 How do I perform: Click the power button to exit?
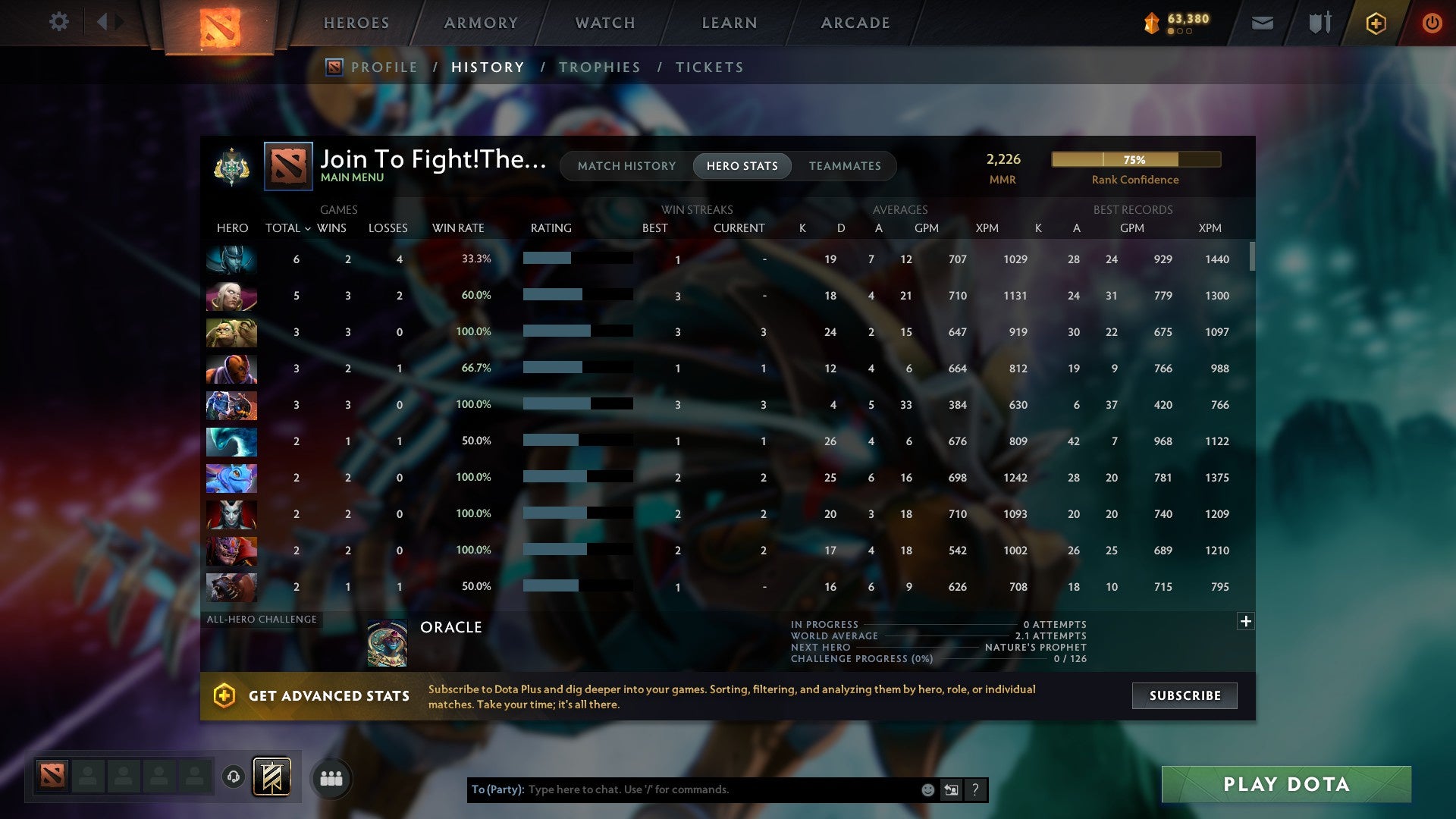(x=1432, y=23)
